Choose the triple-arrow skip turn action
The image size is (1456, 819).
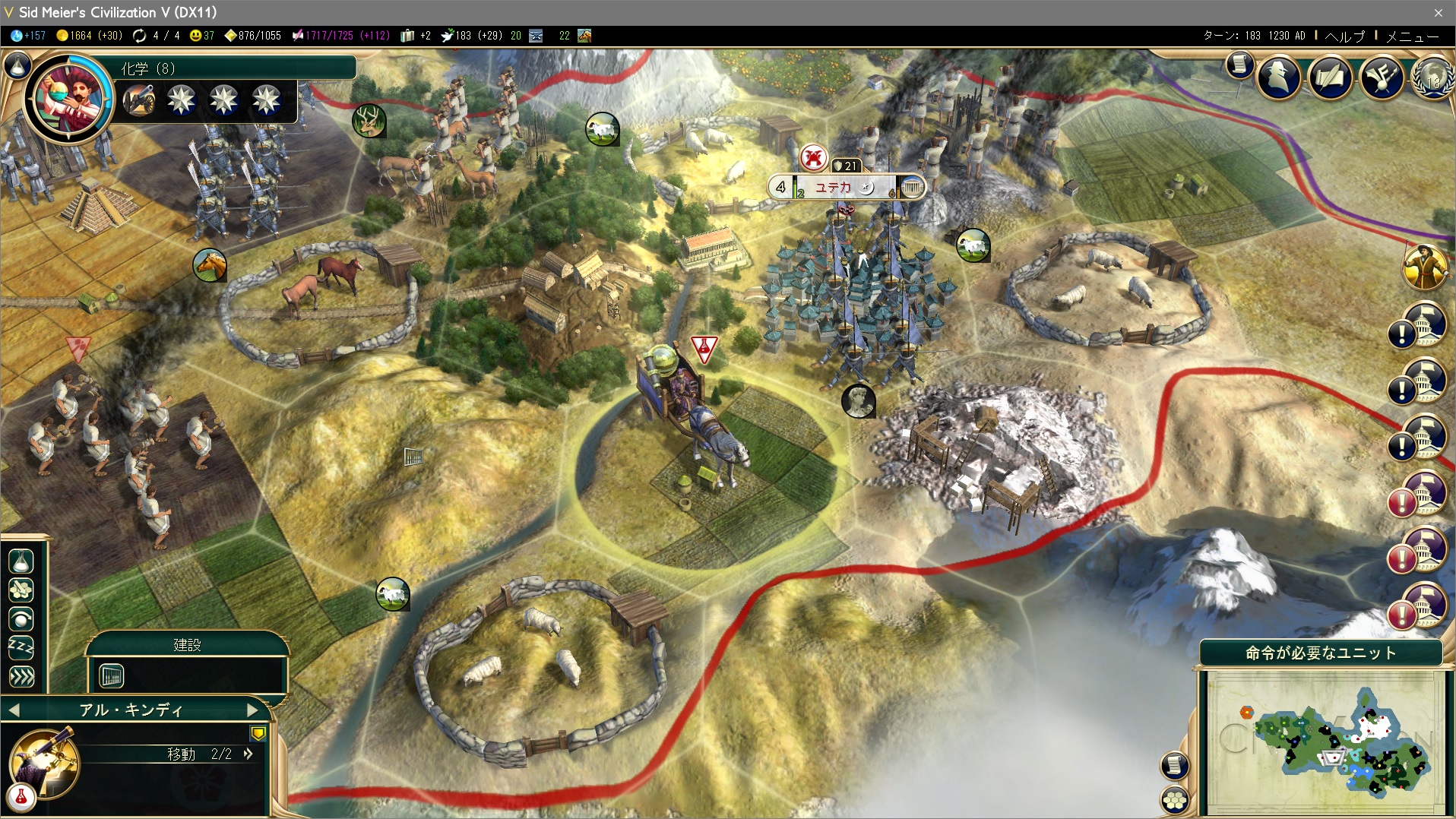pyautogui.click(x=21, y=676)
